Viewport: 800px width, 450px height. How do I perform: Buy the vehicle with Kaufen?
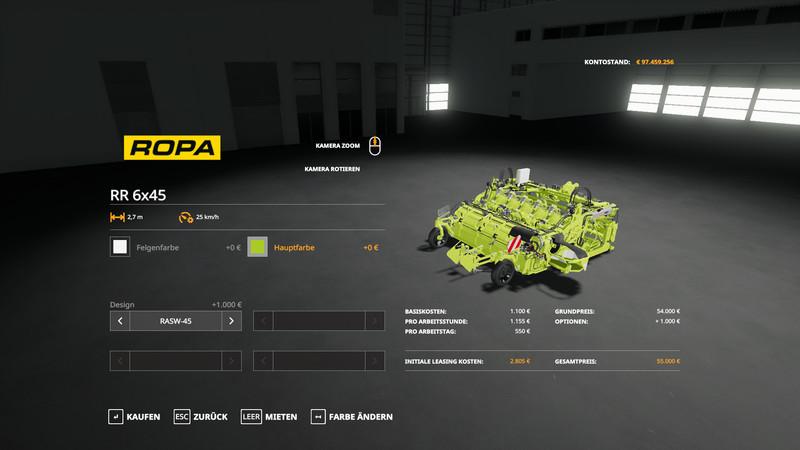134,416
